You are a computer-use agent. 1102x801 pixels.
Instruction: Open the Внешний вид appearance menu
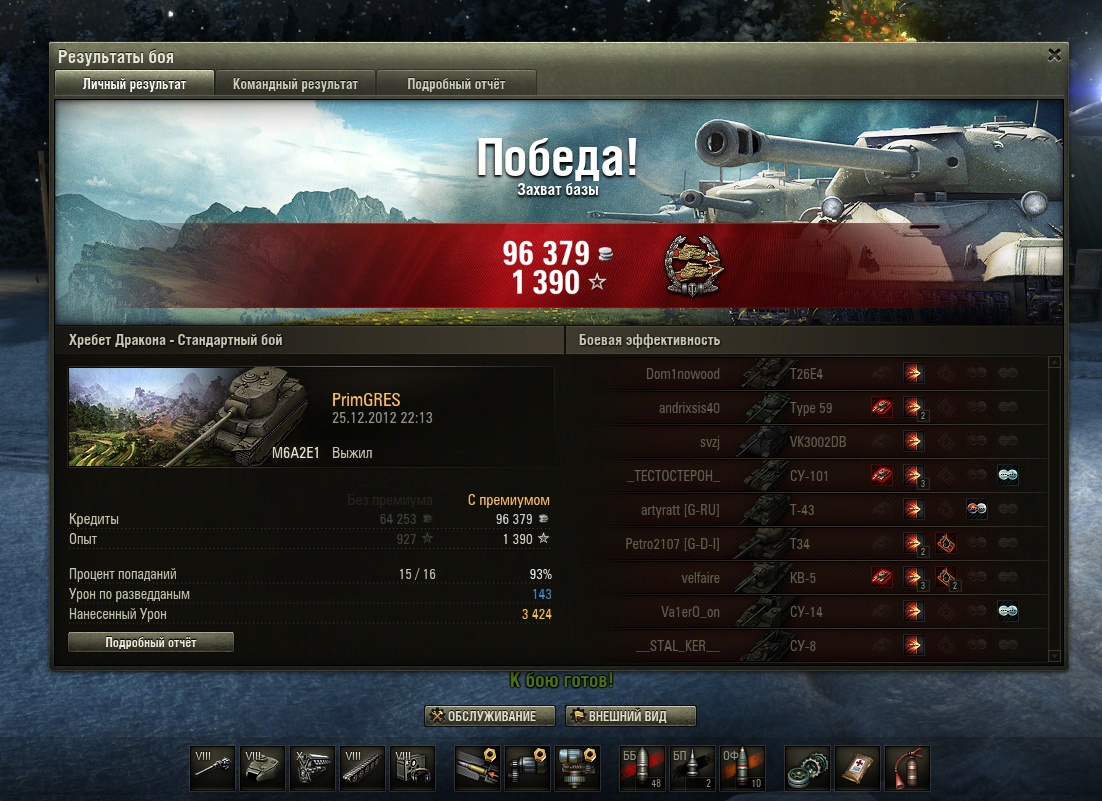pyautogui.click(x=630, y=716)
